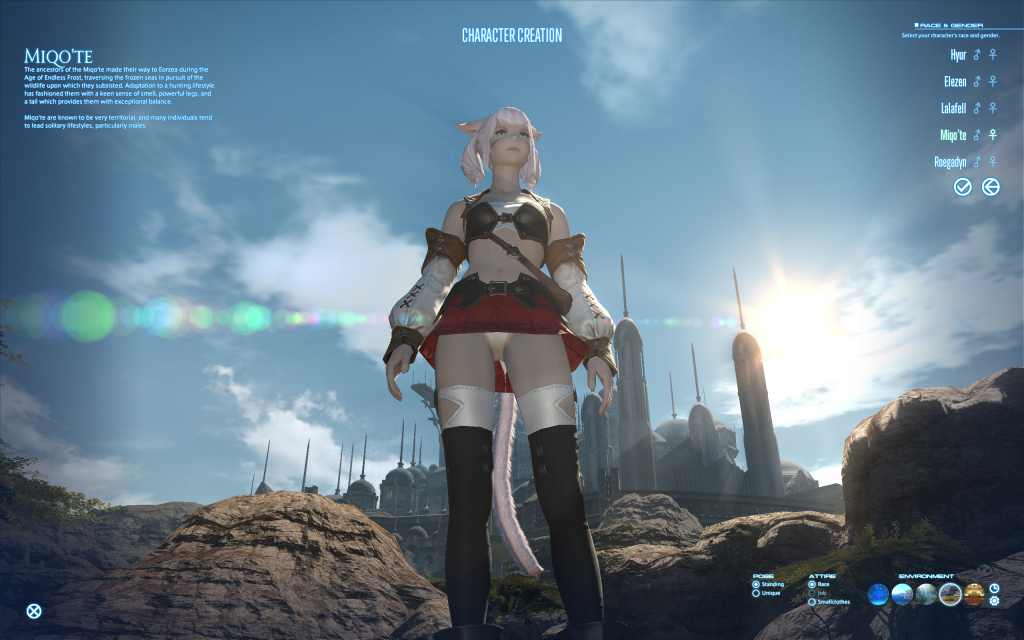Exit character creation with the X button
This screenshot has width=1024, height=640.
point(34,612)
